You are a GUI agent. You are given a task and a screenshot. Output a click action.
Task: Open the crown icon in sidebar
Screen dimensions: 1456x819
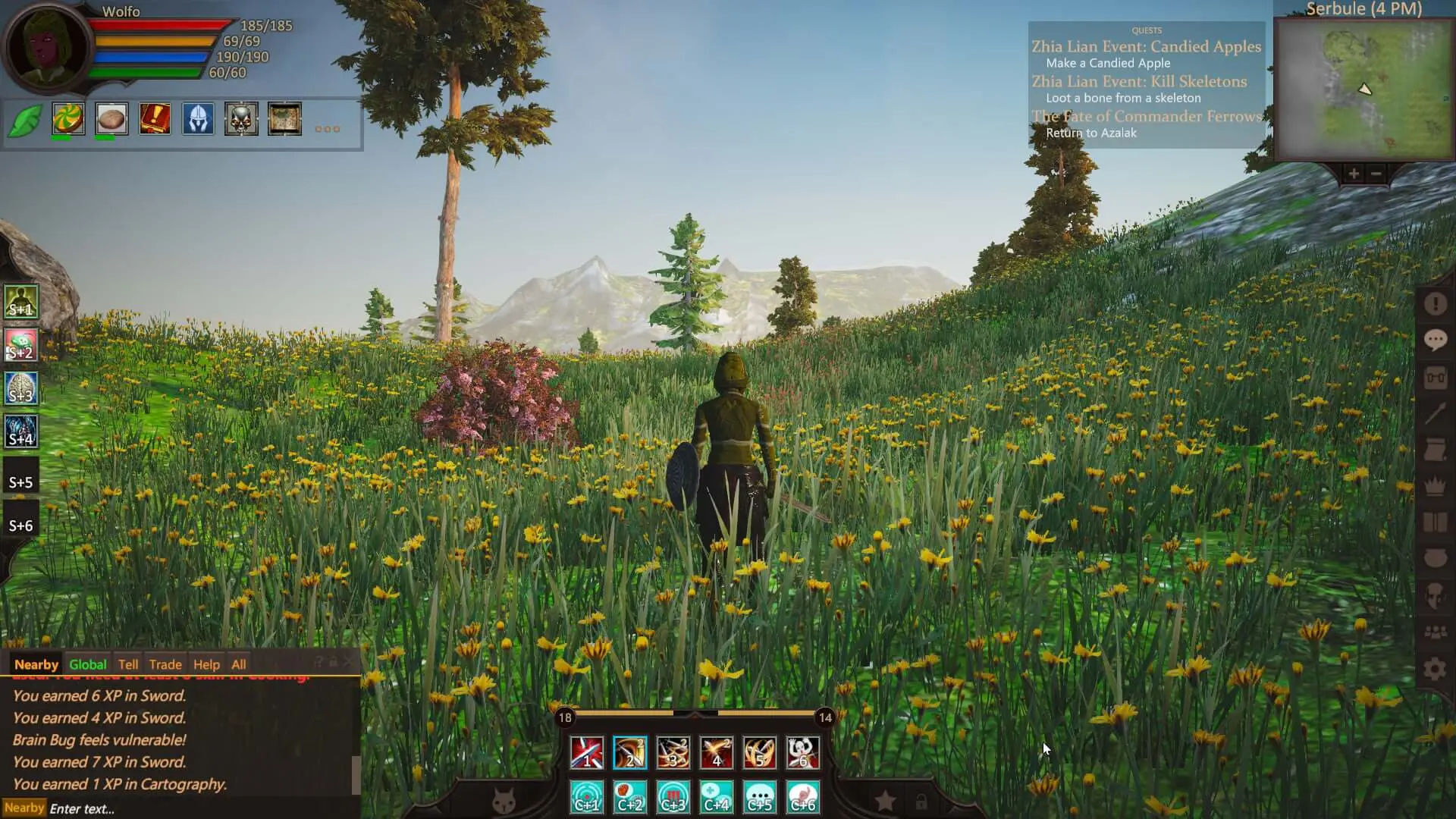point(1434,485)
